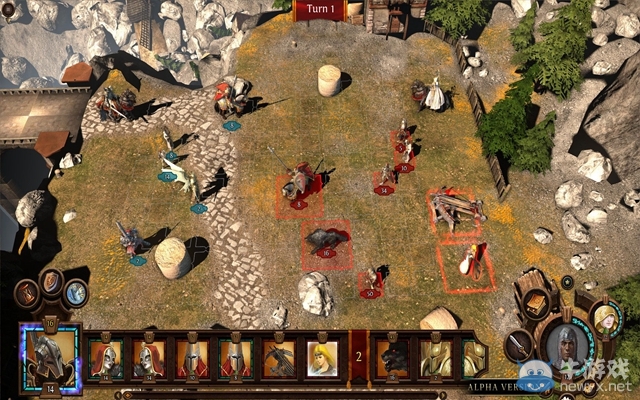Click the blonde hooded companion portrait
Image resolution: width=640 pixels, height=400 pixels.
click(605, 320)
